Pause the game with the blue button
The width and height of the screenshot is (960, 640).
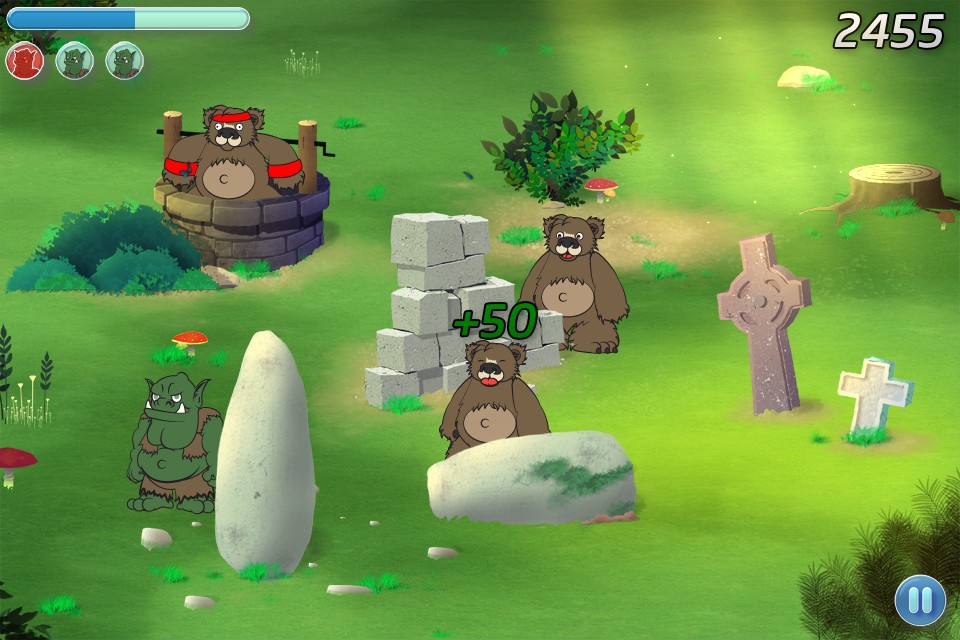pyautogui.click(x=920, y=600)
